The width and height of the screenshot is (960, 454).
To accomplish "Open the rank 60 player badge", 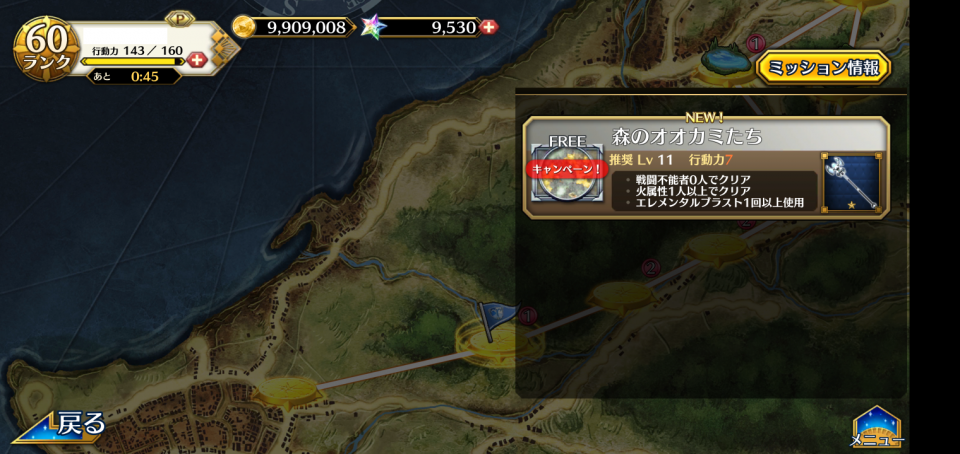I will tap(47, 48).
